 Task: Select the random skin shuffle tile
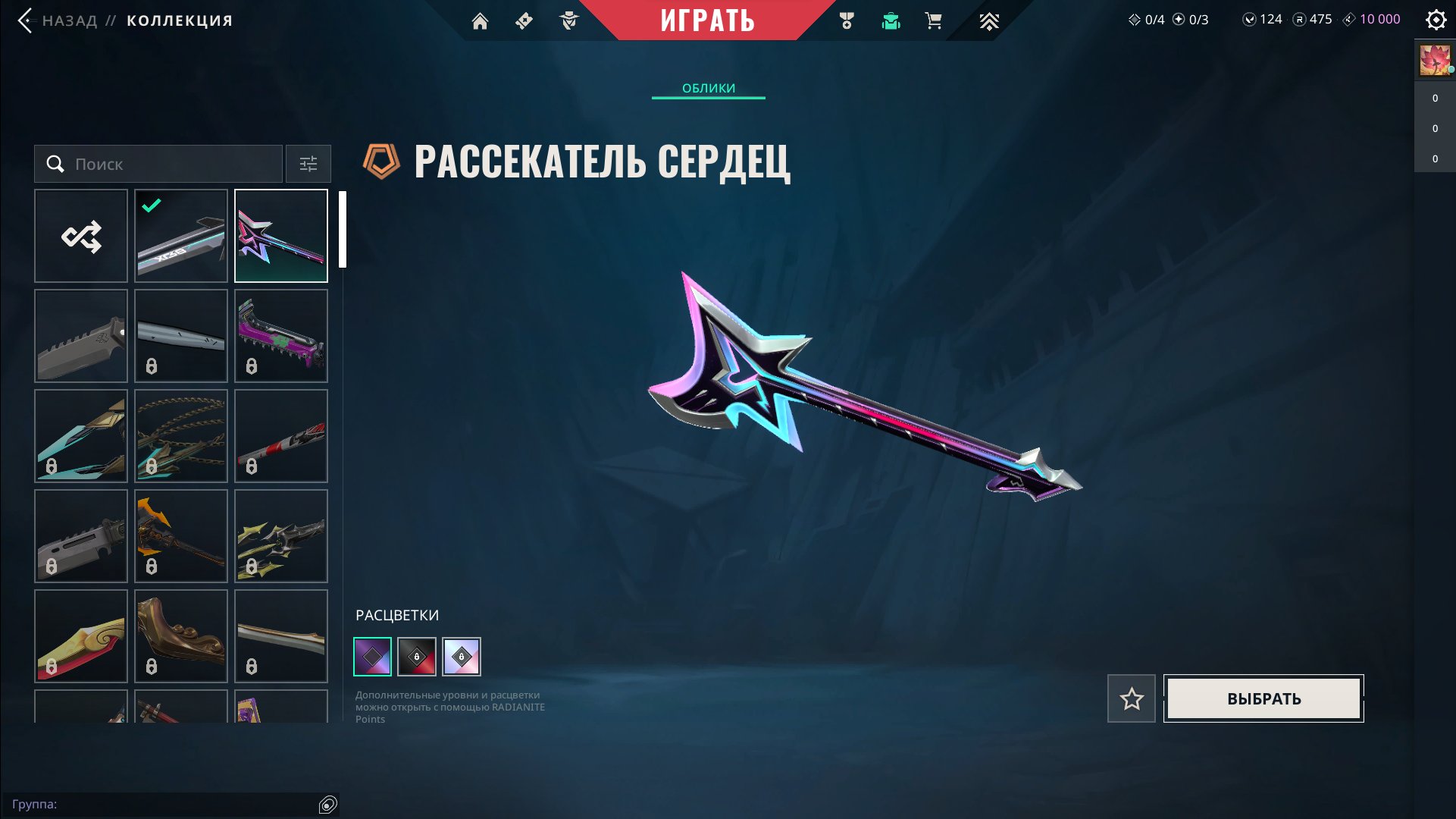tap(81, 235)
